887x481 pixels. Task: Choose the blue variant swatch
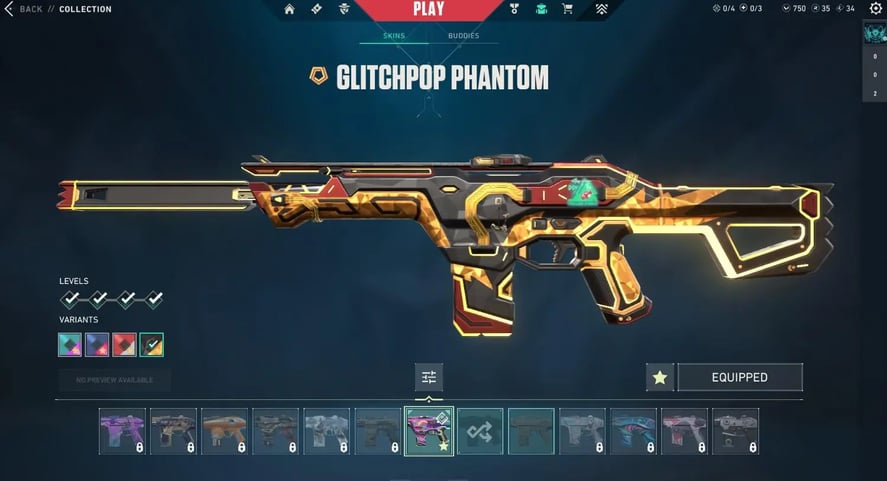(97, 345)
